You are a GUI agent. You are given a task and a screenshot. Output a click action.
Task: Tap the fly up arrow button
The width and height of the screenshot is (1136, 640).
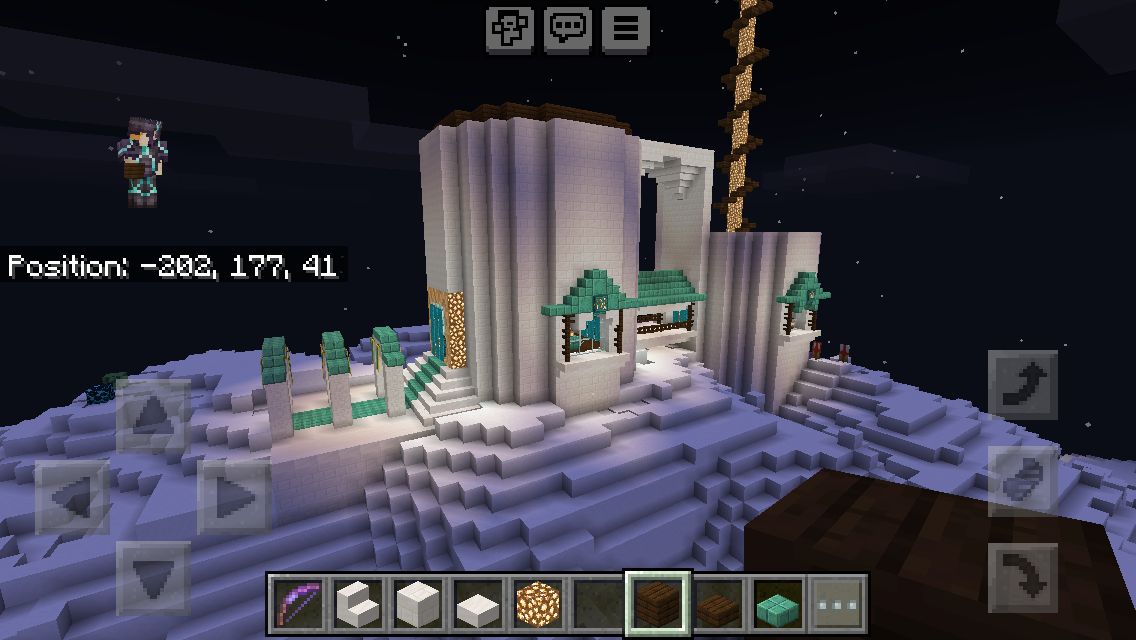point(1023,385)
